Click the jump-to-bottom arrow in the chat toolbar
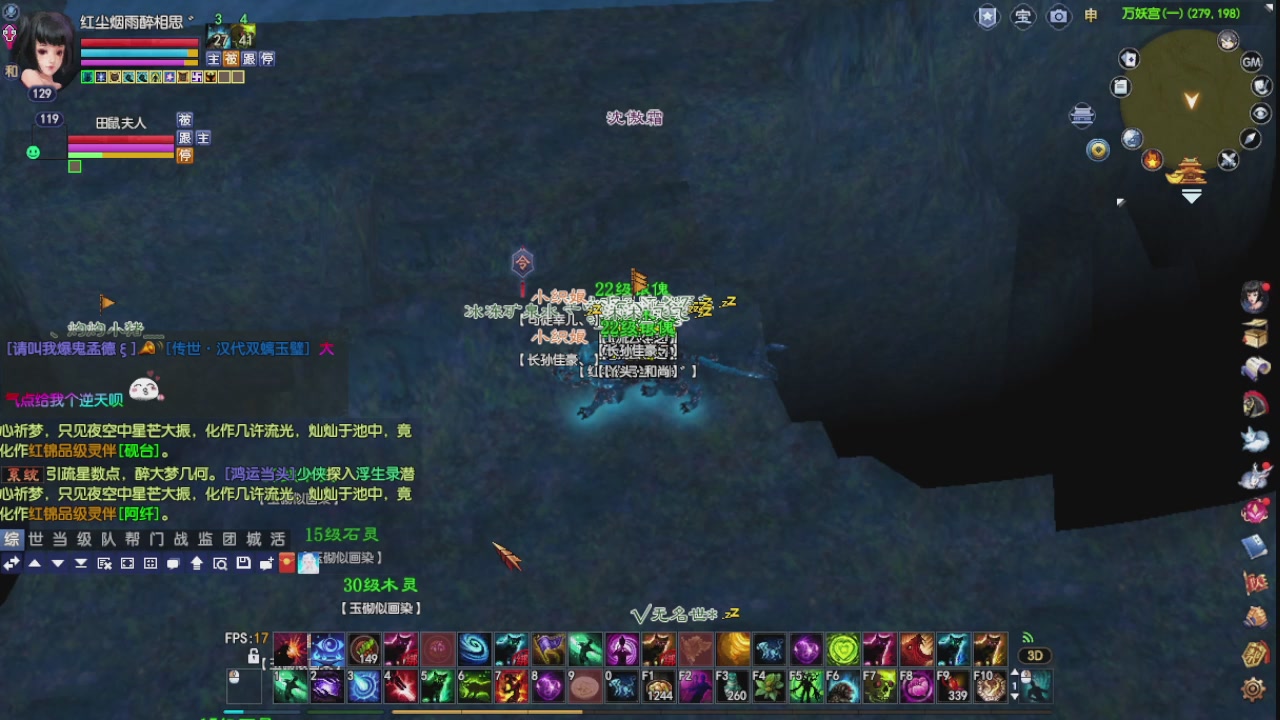This screenshot has width=1280, height=720. pos(81,562)
